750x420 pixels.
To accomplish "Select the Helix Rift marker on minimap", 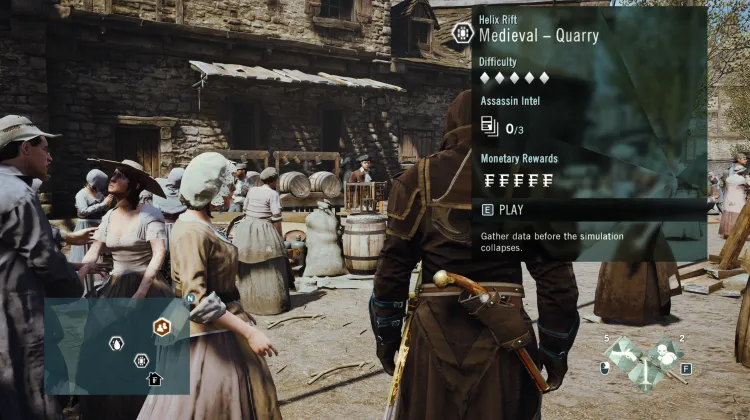I will 141,360.
